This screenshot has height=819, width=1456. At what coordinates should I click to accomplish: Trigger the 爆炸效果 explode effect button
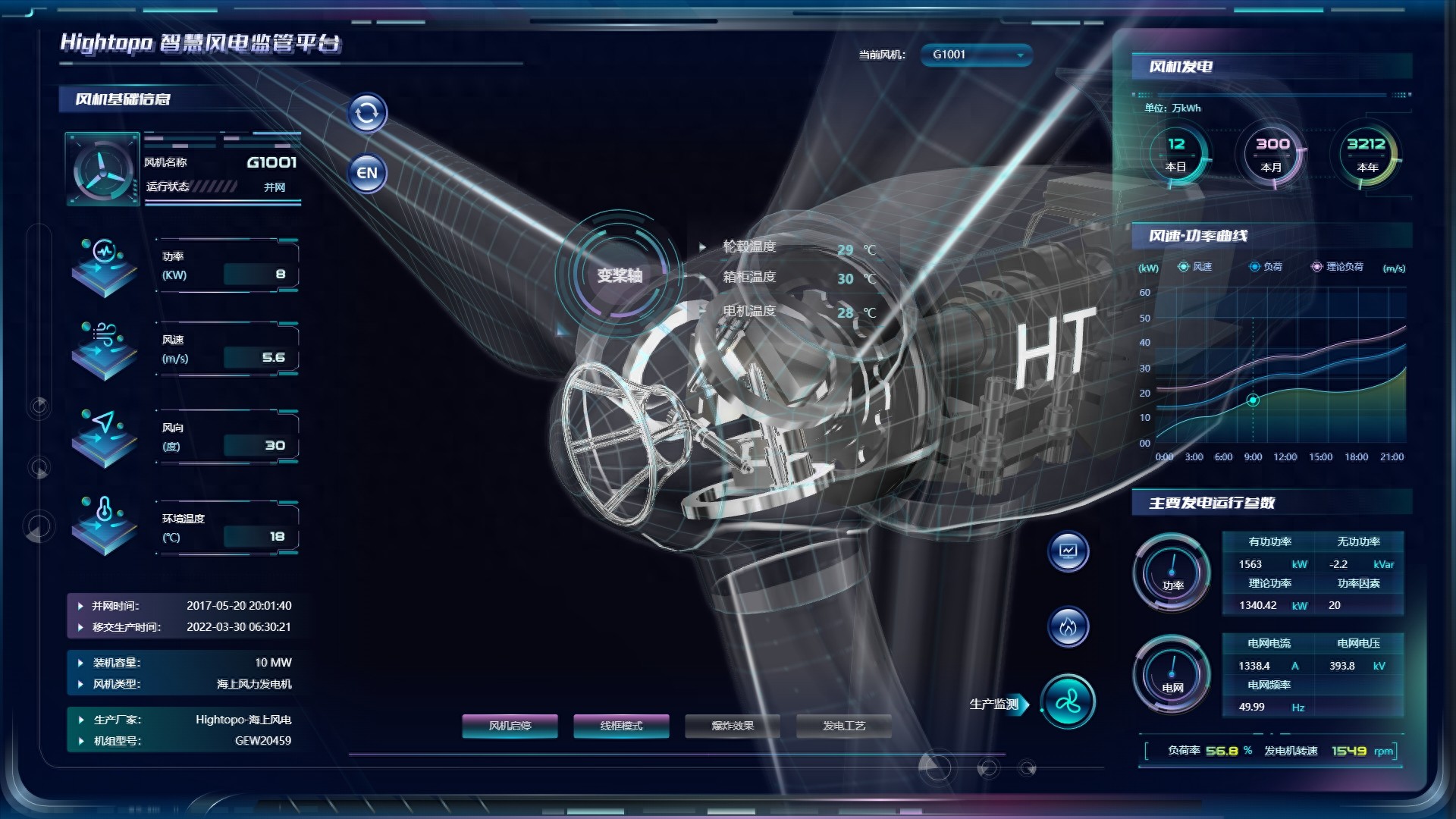pyautogui.click(x=733, y=726)
